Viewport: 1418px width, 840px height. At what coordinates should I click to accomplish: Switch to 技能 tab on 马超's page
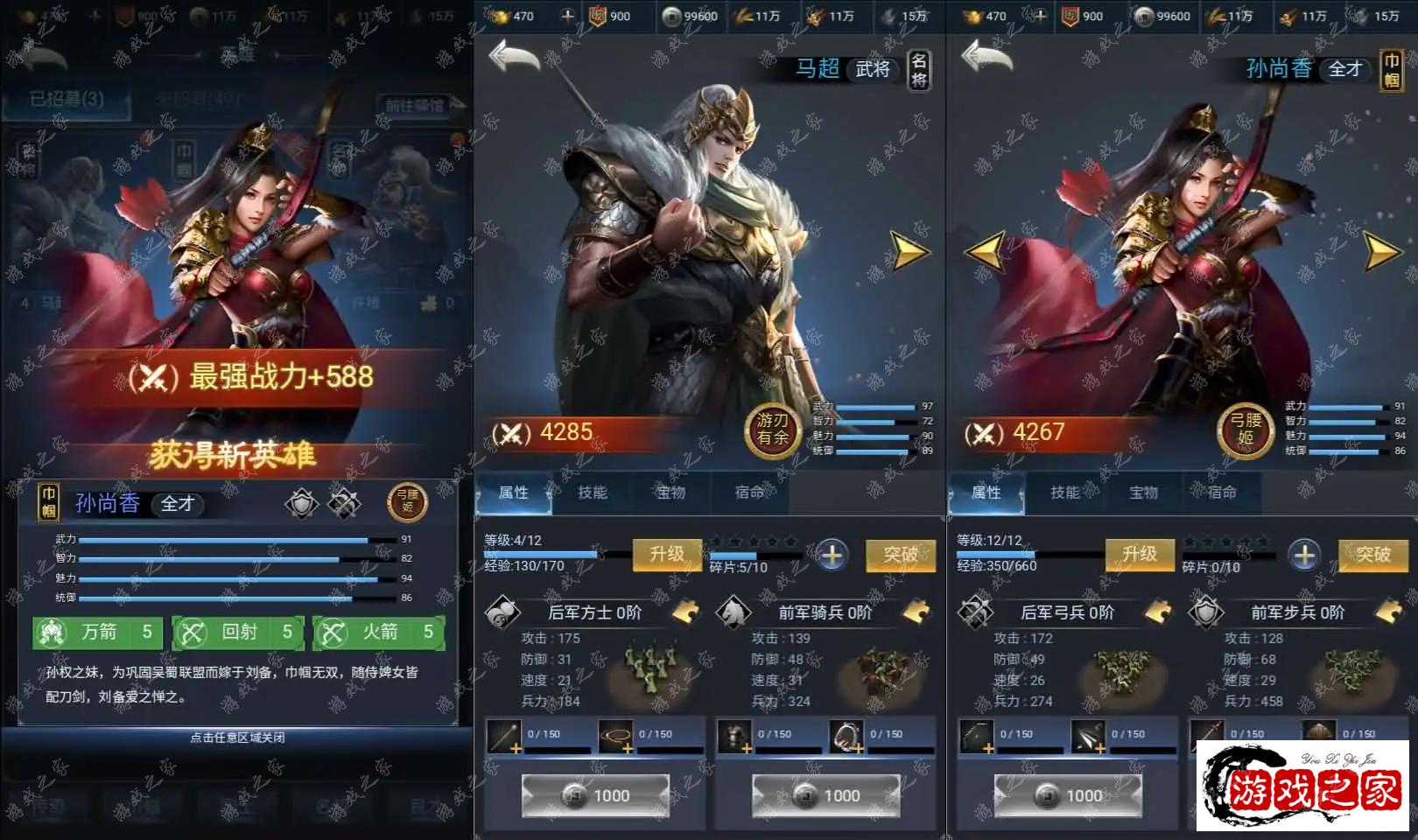593,493
